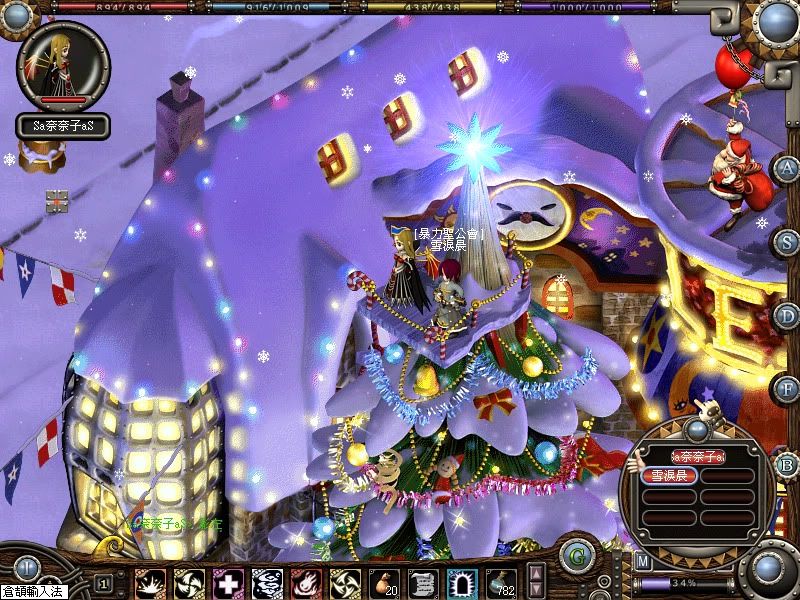Open the round A menu button
The height and width of the screenshot is (600, 800).
pos(786,168)
